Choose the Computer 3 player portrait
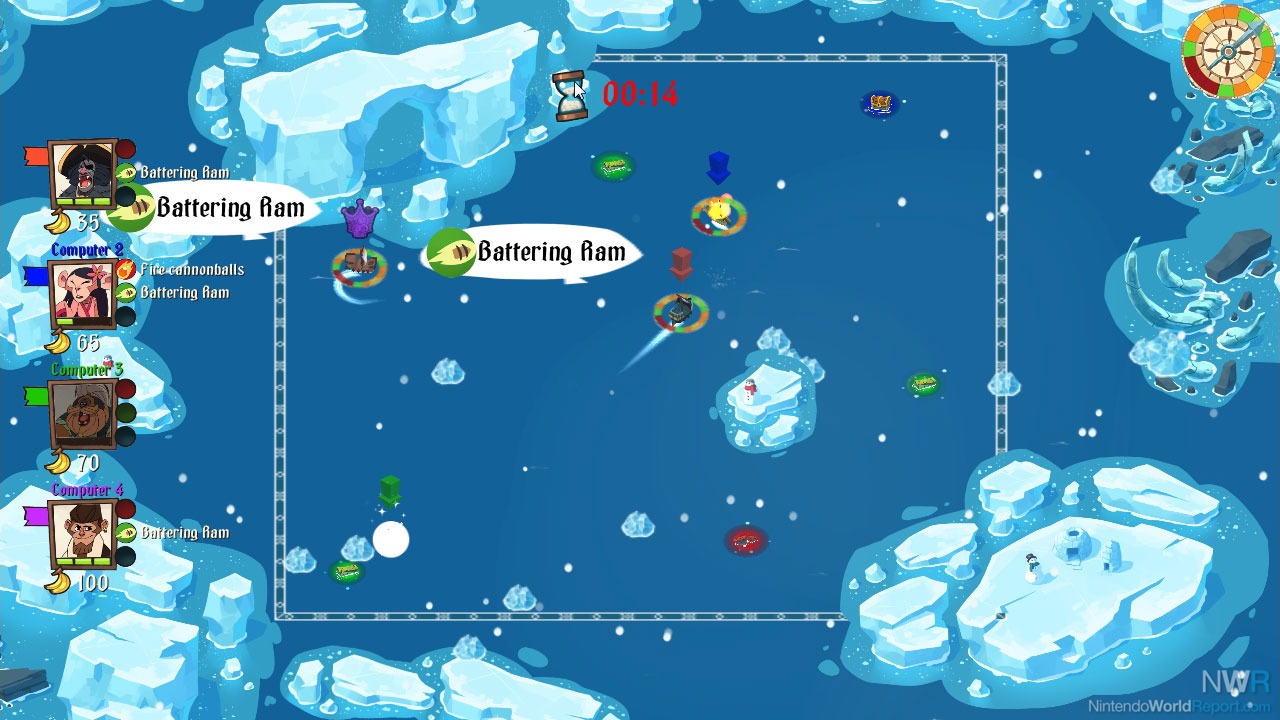This screenshot has width=1280, height=720. (83, 413)
